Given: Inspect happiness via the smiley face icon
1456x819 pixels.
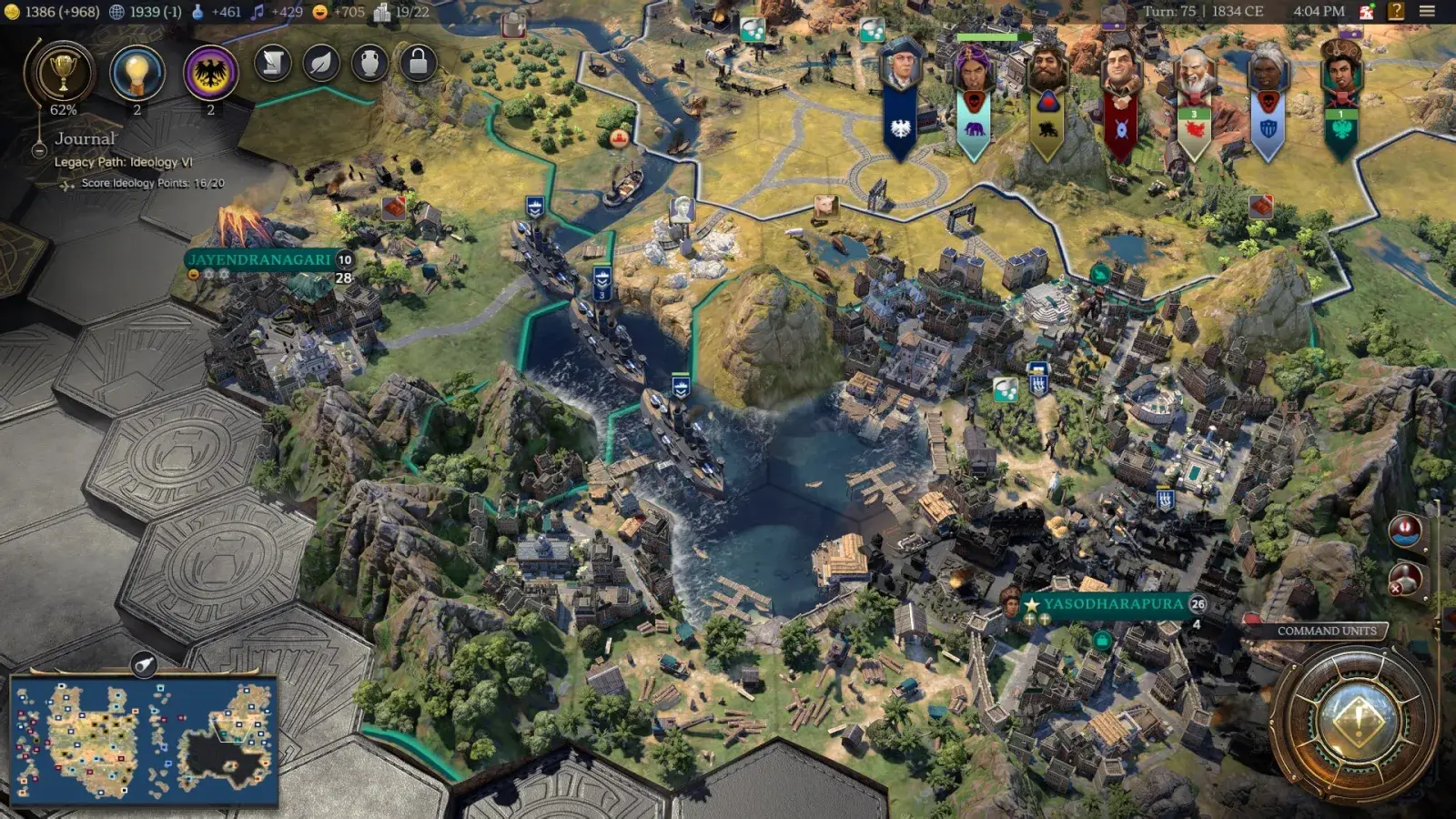Looking at the screenshot, I should coord(319,12).
